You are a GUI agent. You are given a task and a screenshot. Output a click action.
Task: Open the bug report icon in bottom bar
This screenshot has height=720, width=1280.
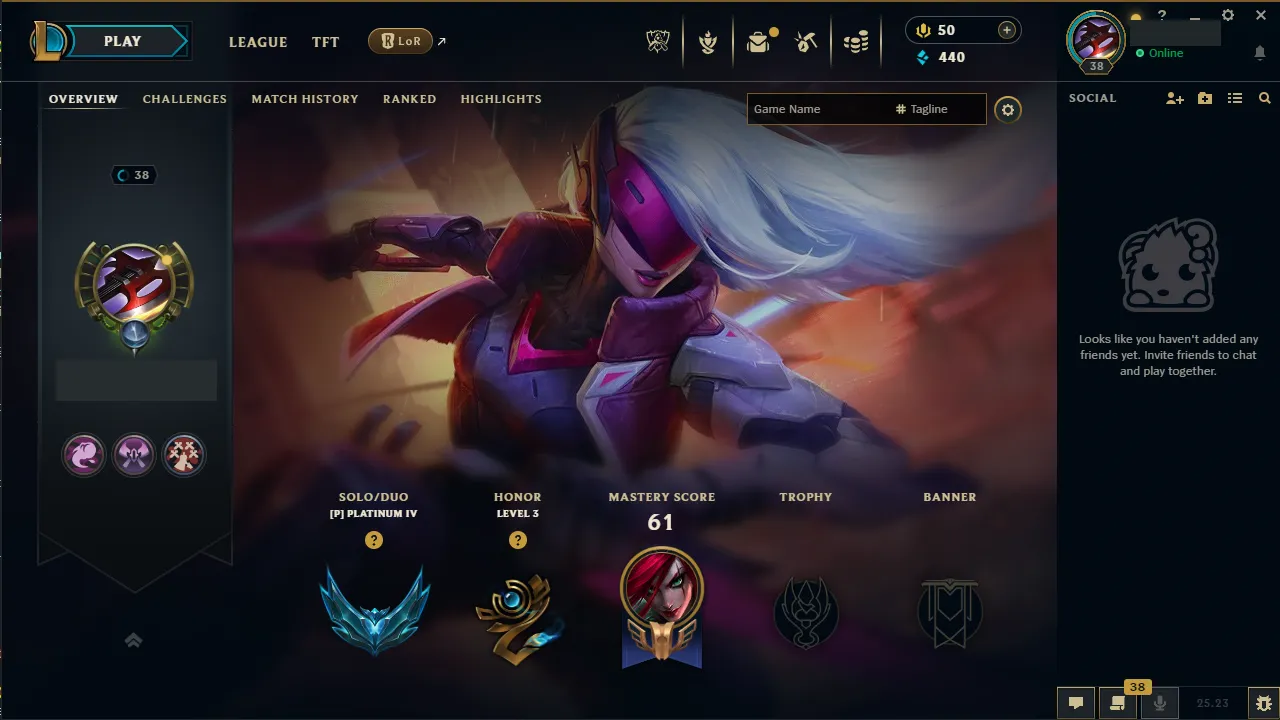pyautogui.click(x=1262, y=703)
